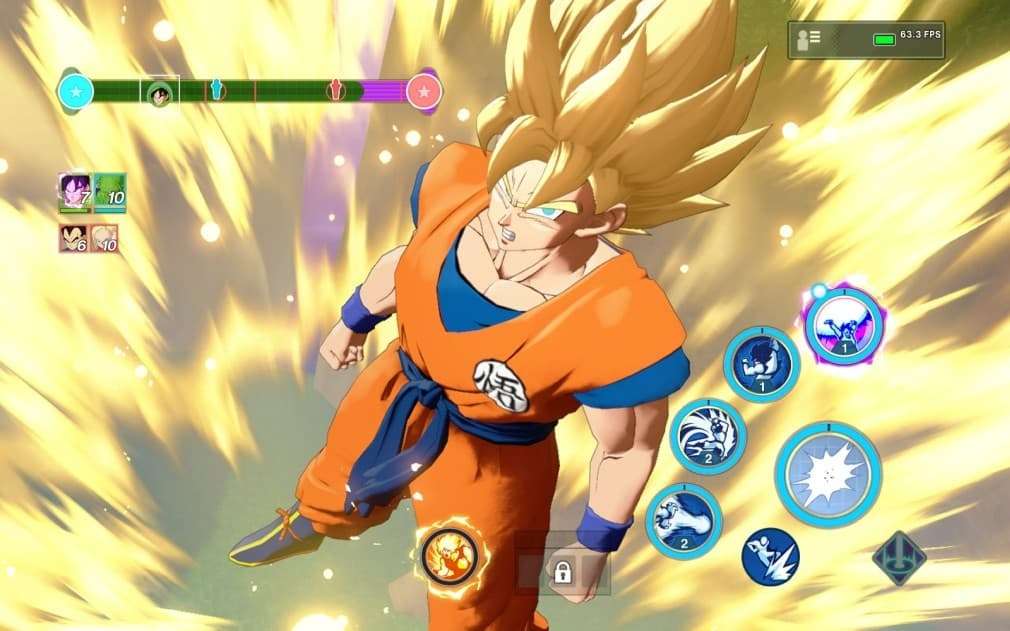Image resolution: width=1010 pixels, height=631 pixels.
Task: Click the diamond-shaped teal icon
Action: point(898,558)
